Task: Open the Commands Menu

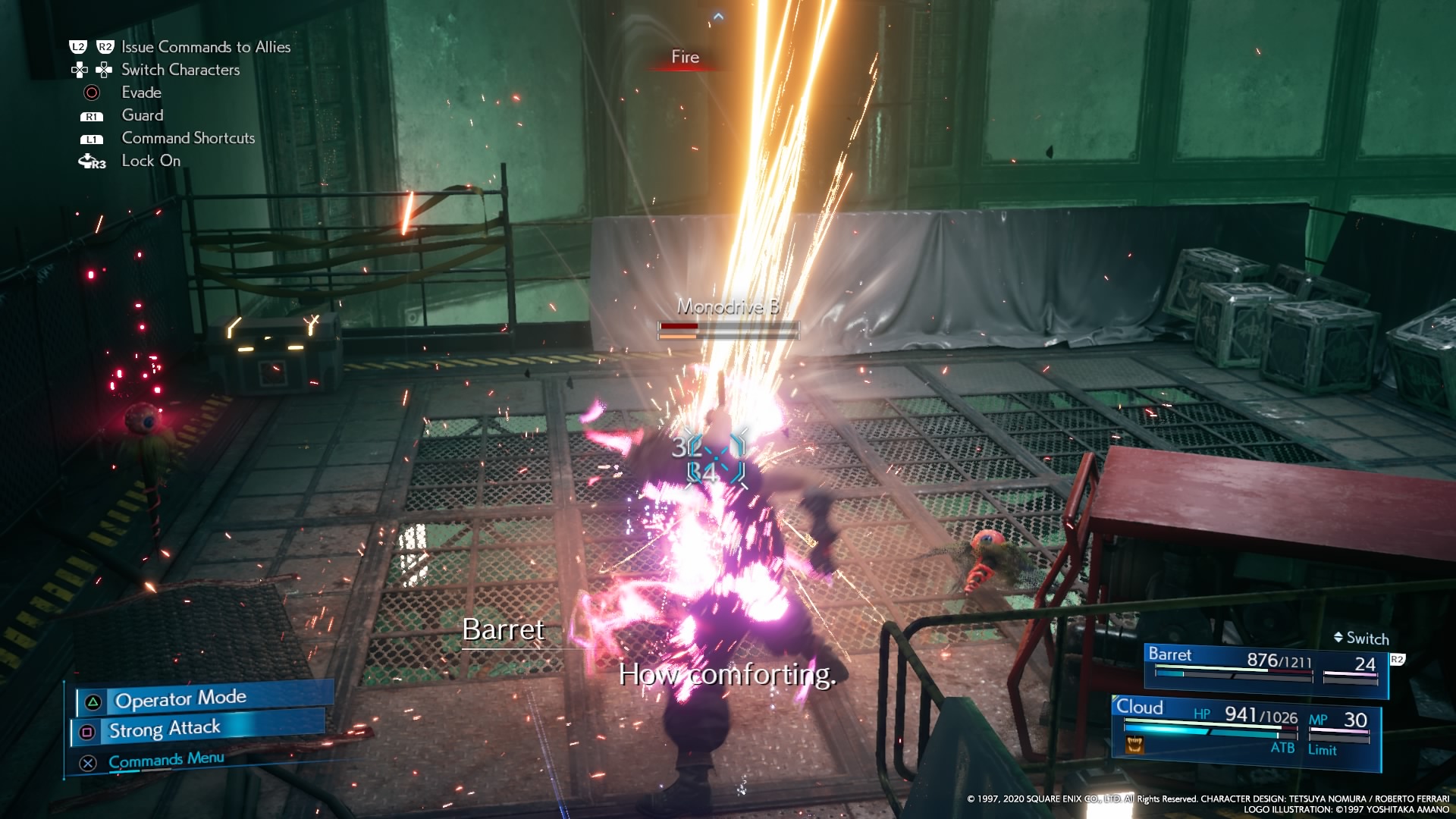Action: tap(166, 760)
